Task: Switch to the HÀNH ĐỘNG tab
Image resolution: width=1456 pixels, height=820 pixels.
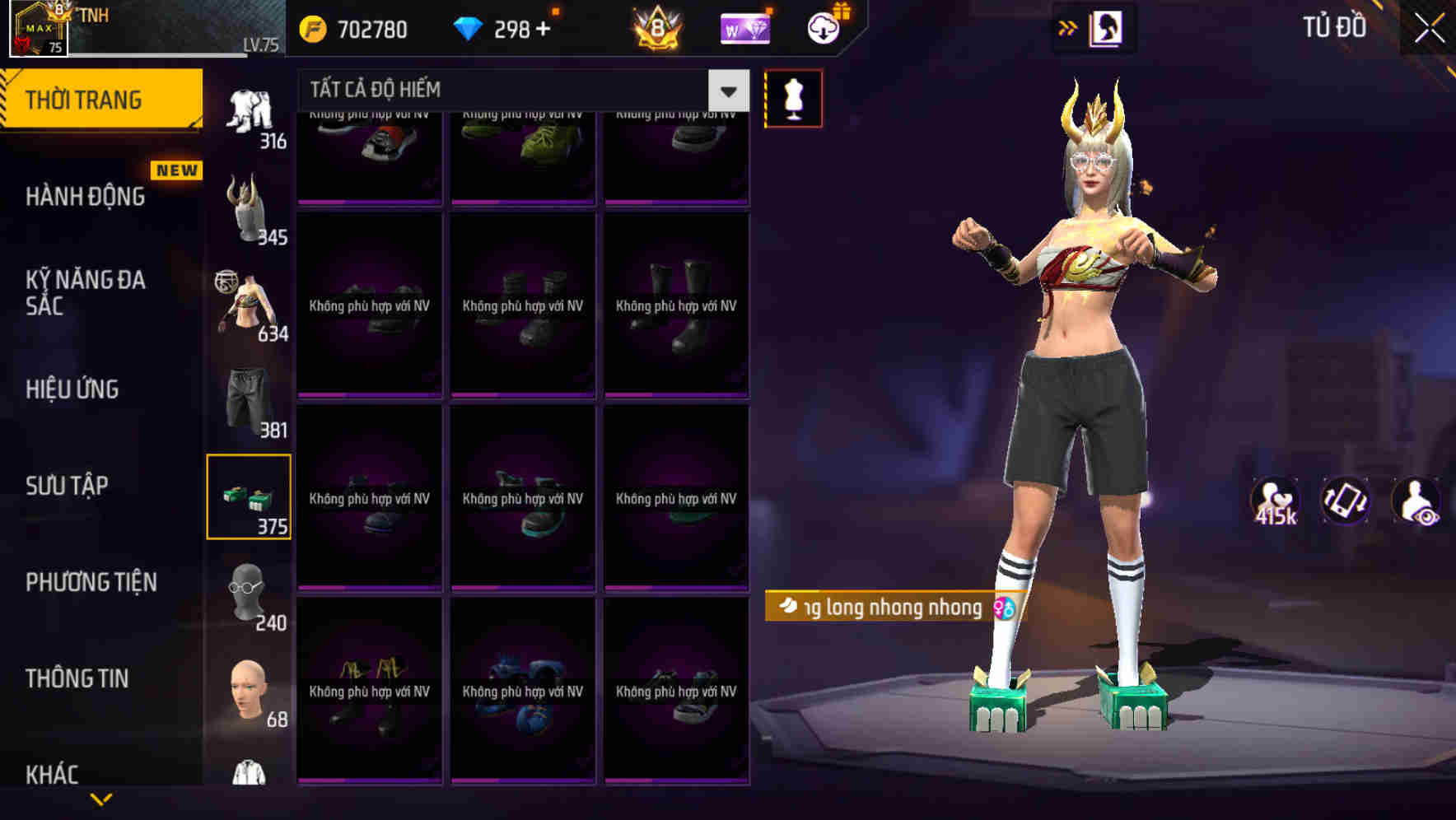Action: coord(83,197)
